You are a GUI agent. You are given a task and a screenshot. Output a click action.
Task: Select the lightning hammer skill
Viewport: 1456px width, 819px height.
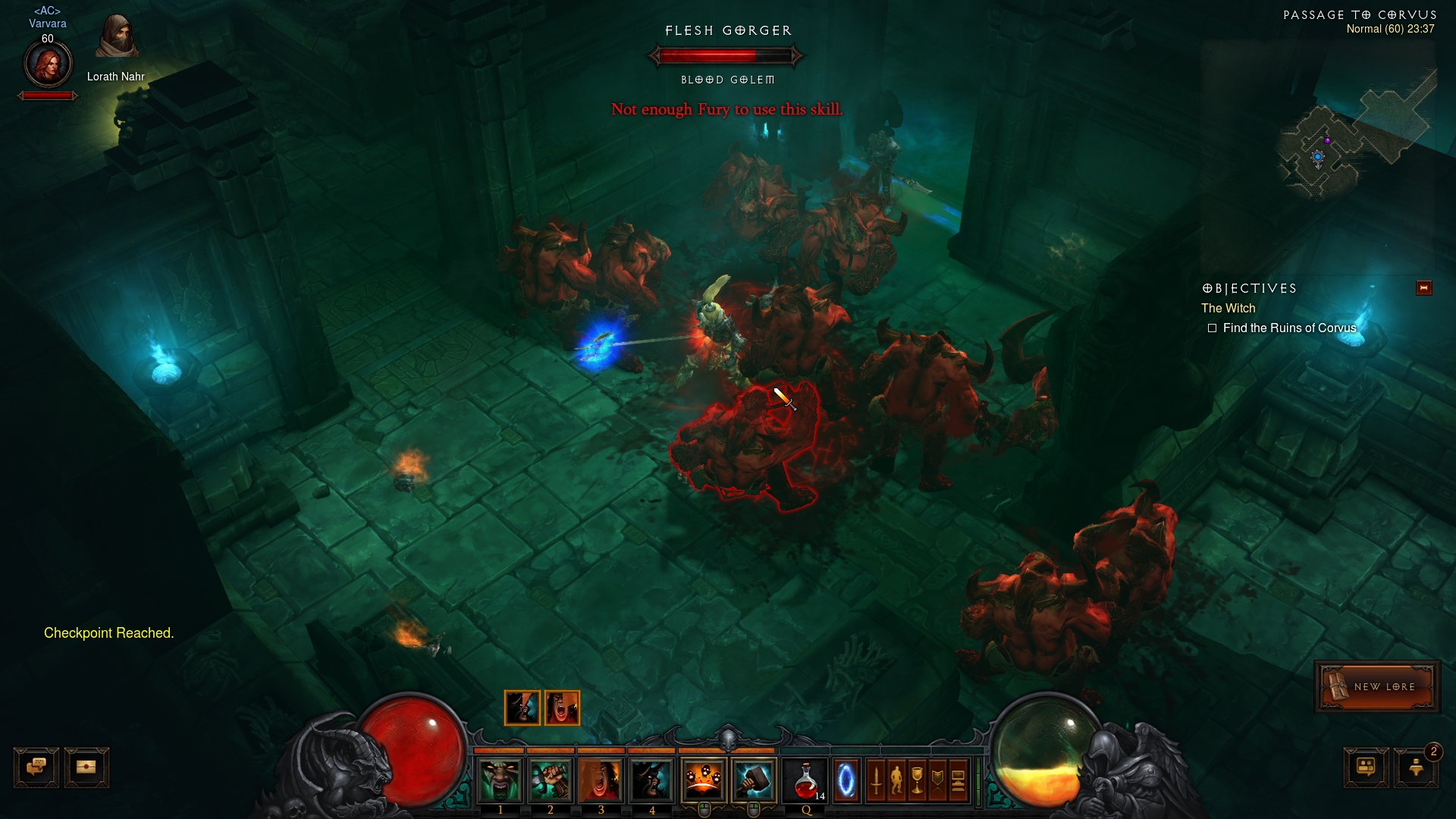pyautogui.click(x=754, y=780)
